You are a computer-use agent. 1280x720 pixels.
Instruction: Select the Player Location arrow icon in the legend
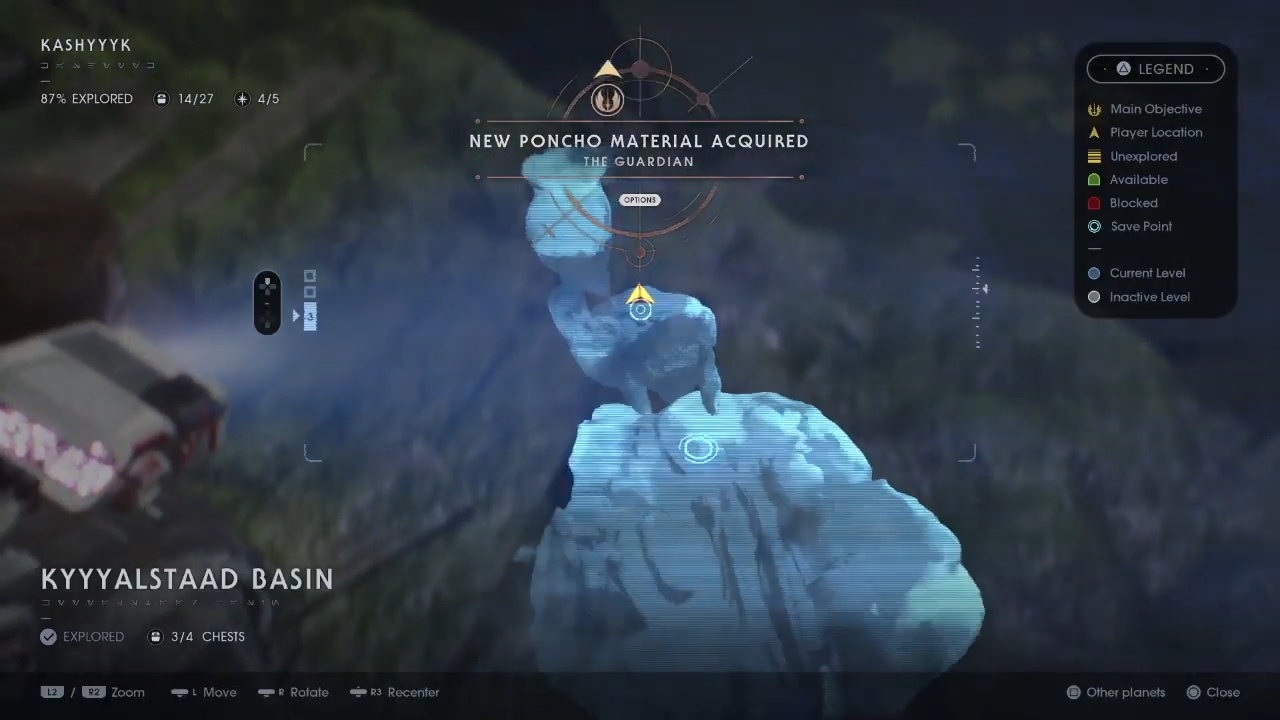click(x=1094, y=132)
